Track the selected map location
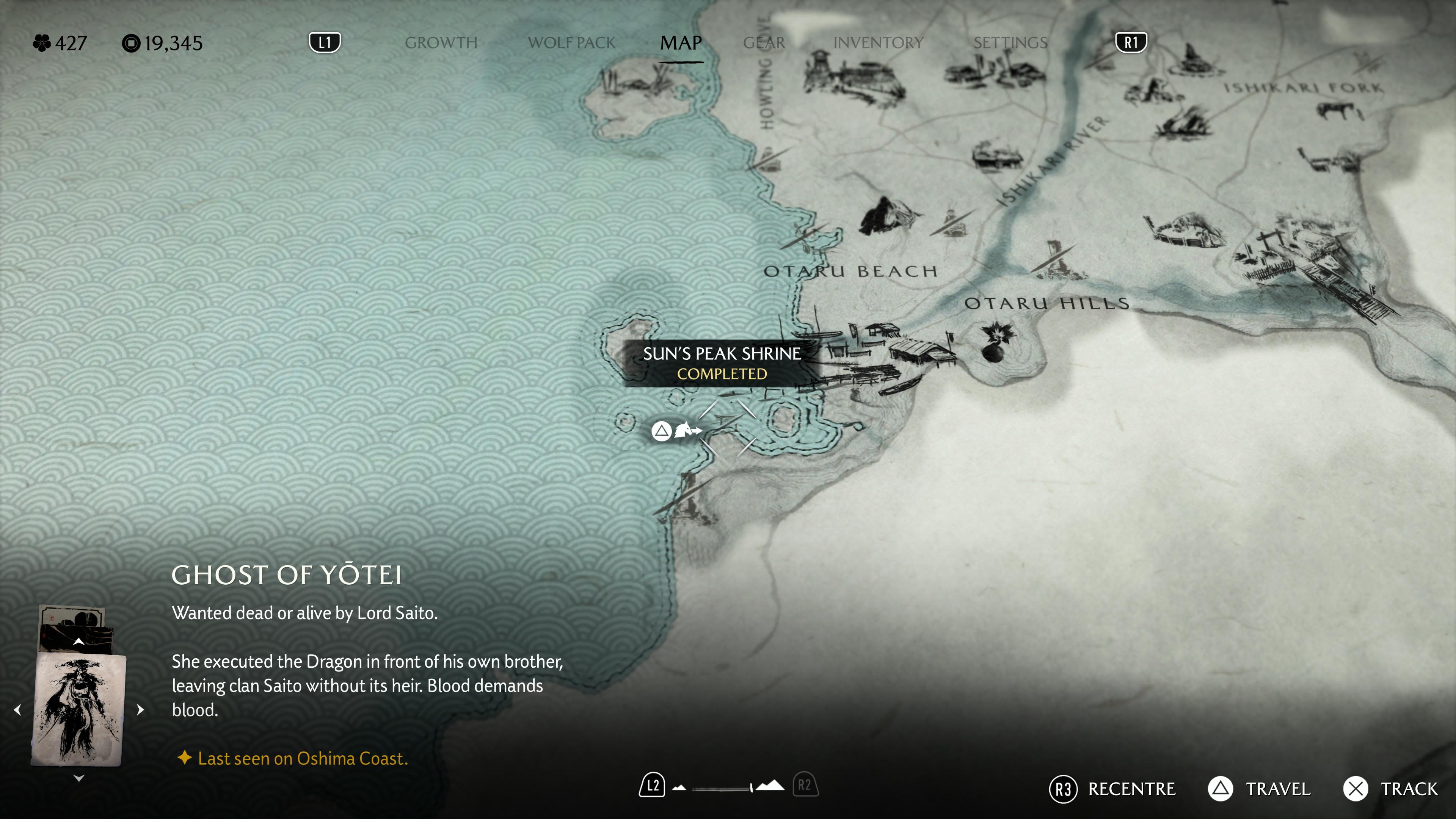Viewport: 1456px width, 819px height. coord(1390,789)
